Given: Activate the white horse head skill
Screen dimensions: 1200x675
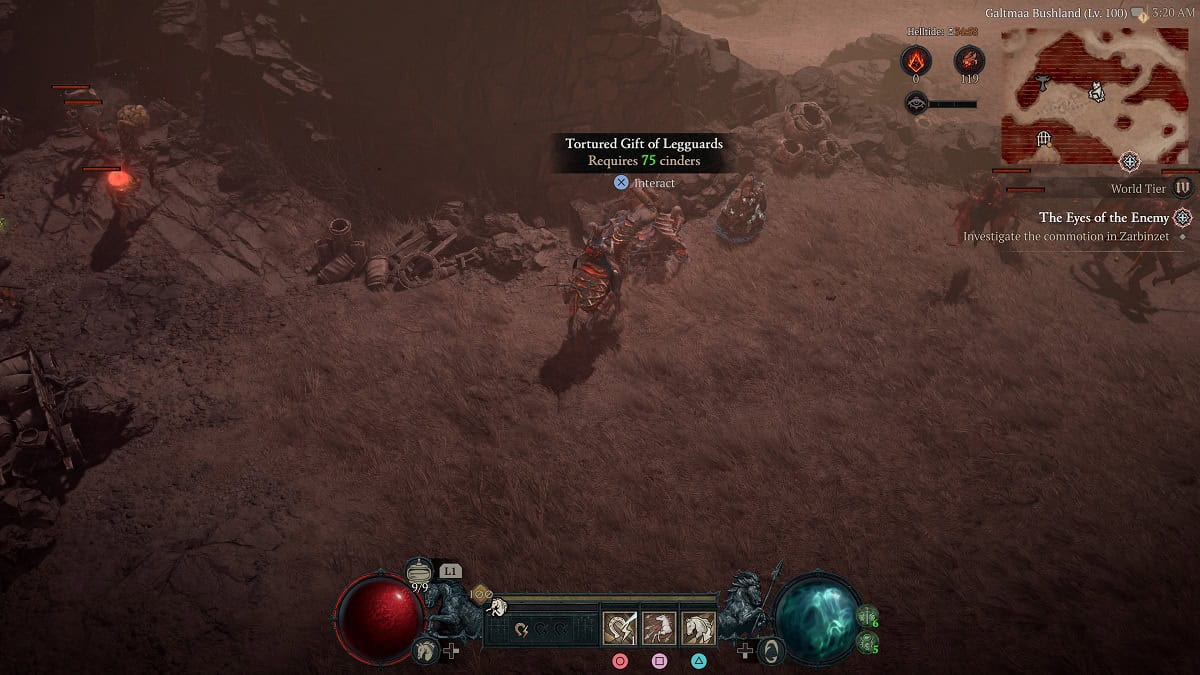Looking at the screenshot, I should [698, 628].
